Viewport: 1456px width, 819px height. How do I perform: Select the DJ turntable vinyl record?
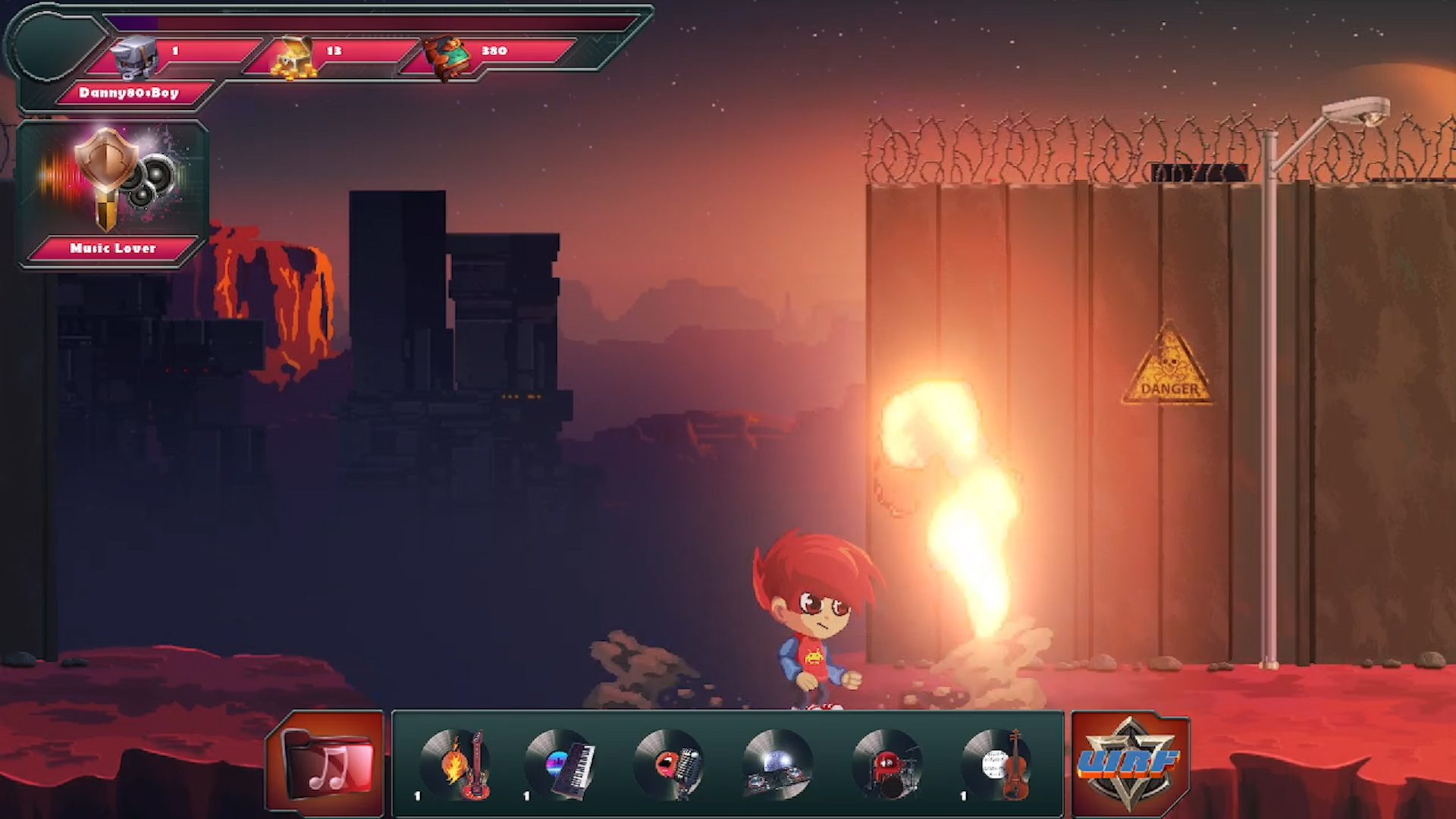coord(778,764)
